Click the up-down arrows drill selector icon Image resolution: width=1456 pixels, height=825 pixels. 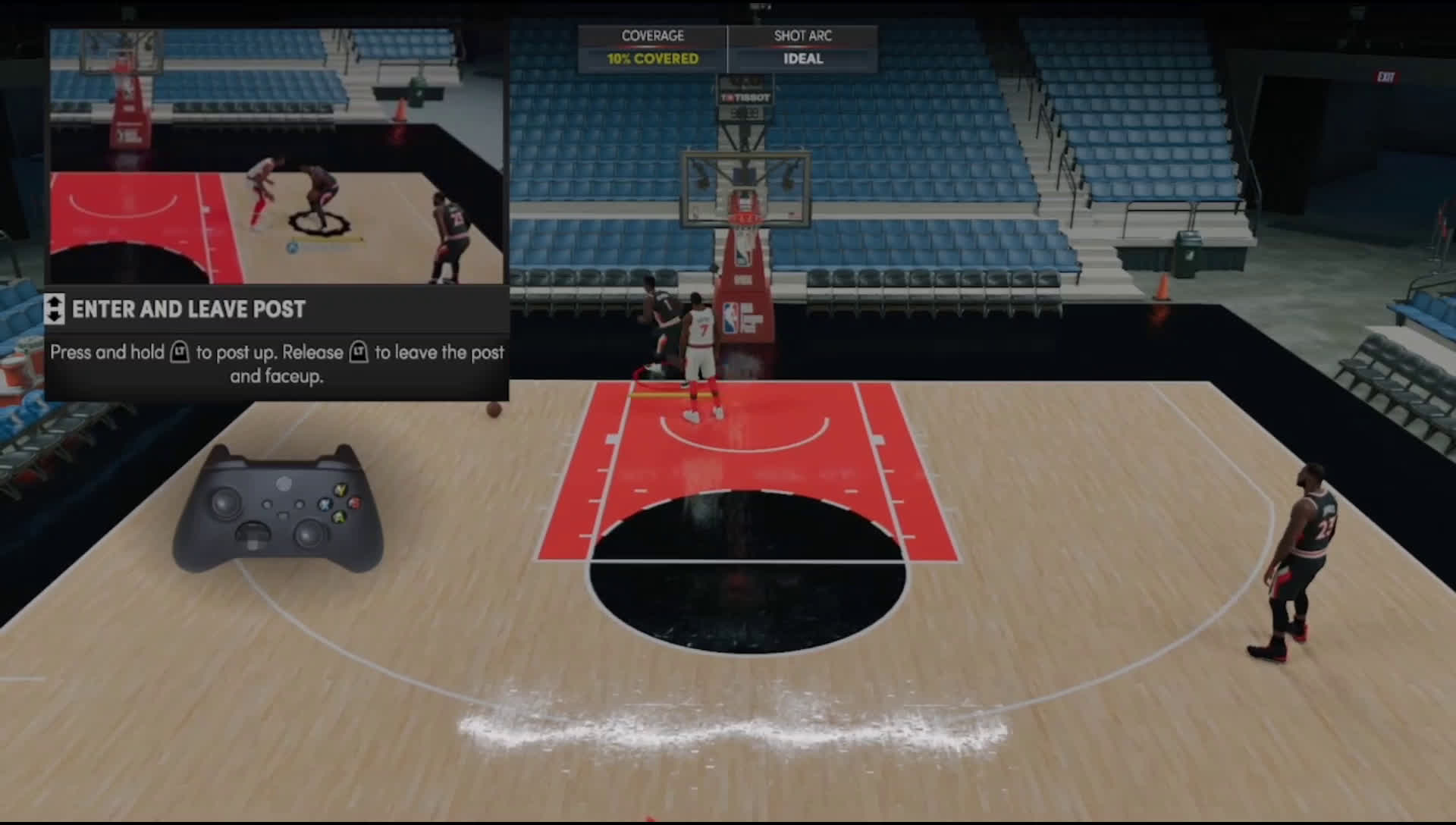click(x=55, y=309)
